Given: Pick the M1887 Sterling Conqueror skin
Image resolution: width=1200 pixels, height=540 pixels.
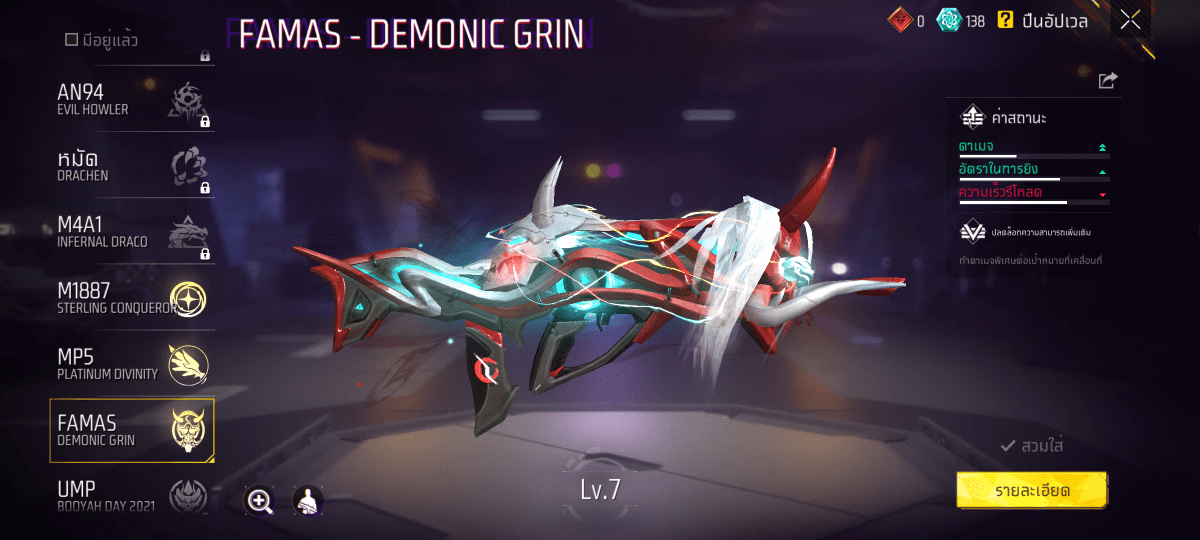Looking at the screenshot, I should [132, 298].
